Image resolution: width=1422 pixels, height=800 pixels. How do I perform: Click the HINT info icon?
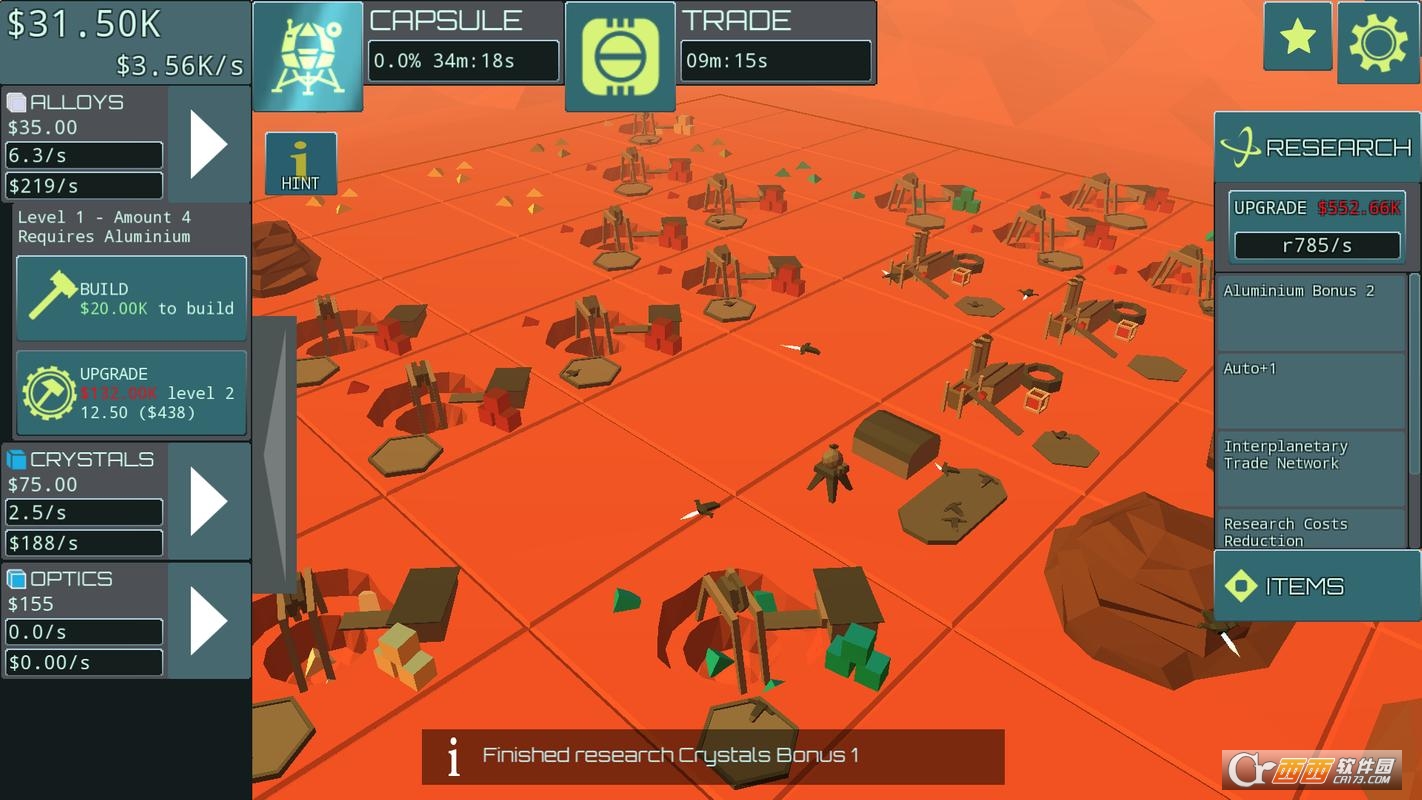point(300,161)
